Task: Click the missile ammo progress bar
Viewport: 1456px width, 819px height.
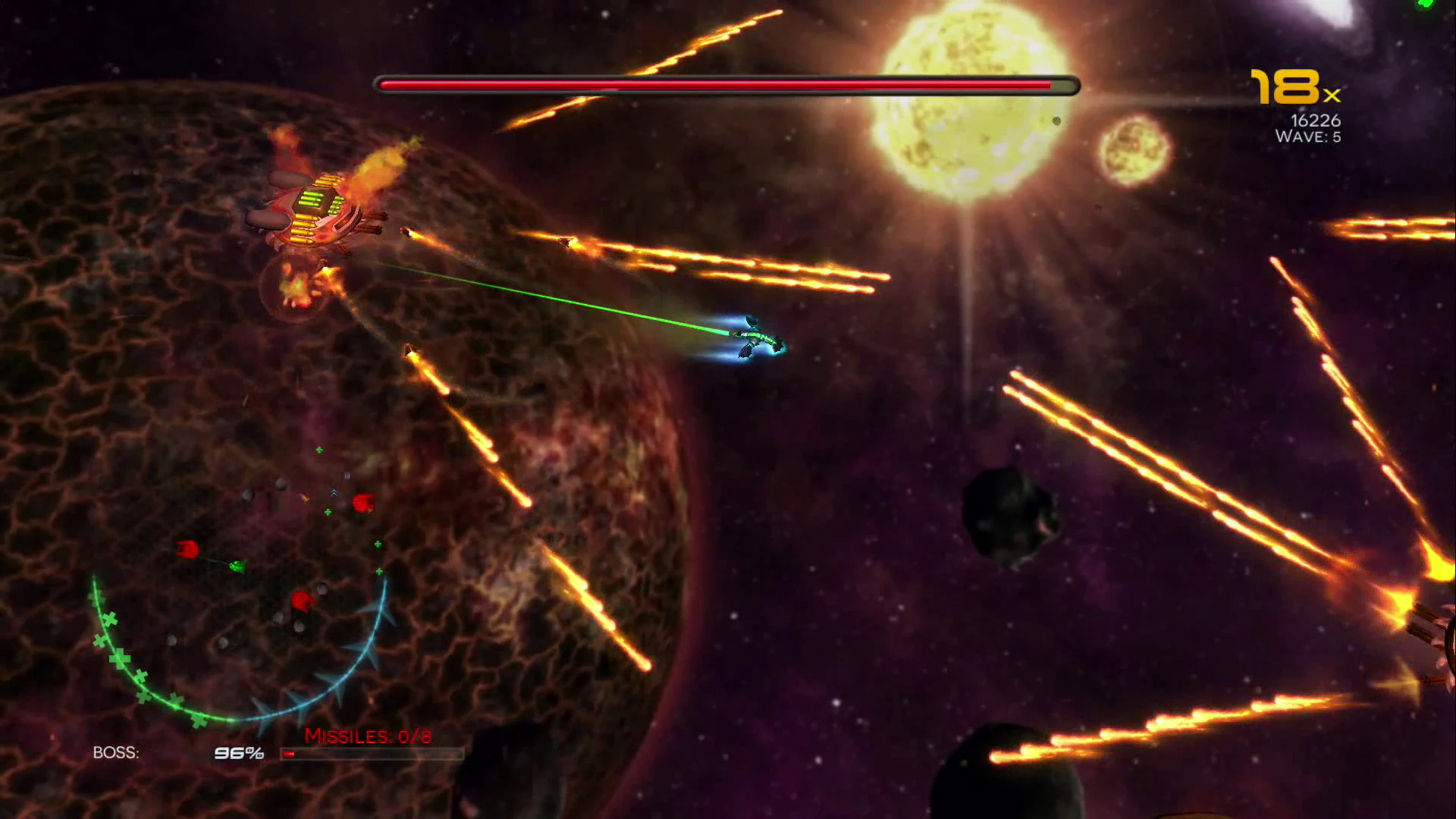Action: (x=372, y=754)
